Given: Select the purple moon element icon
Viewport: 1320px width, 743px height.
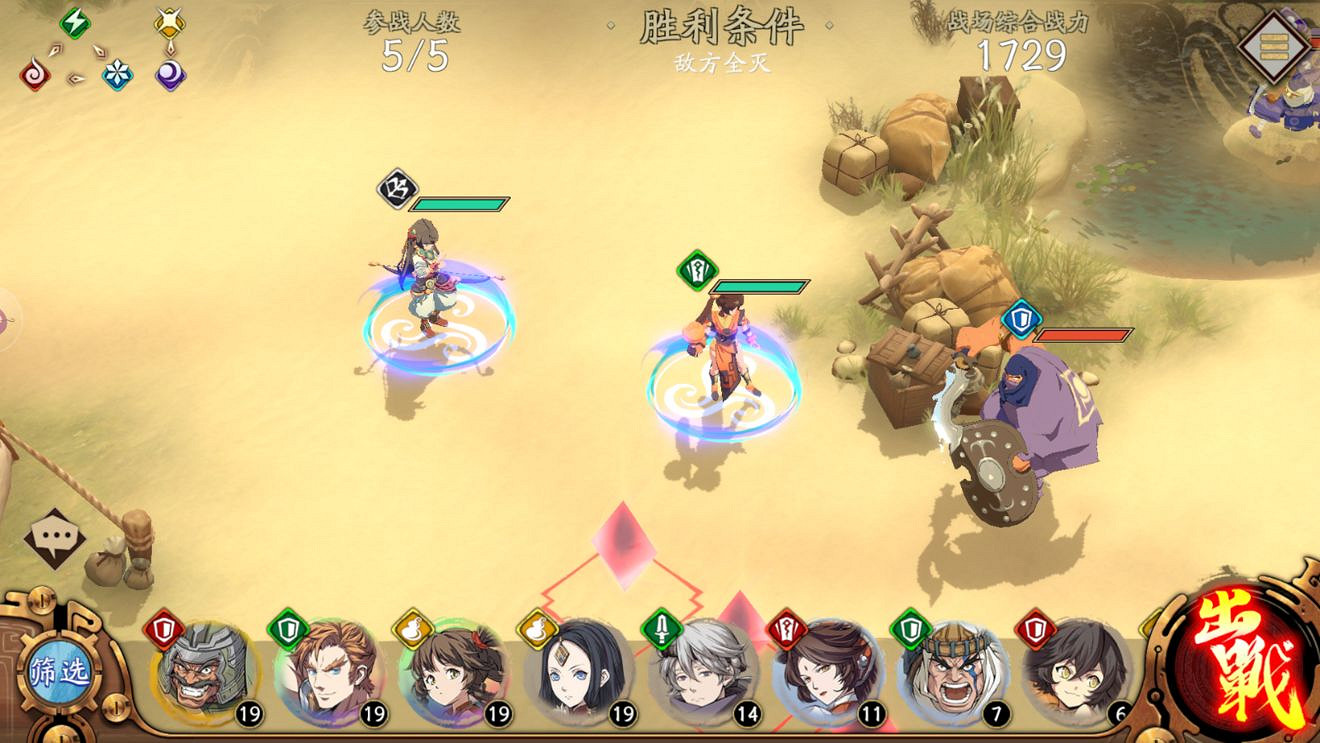Looking at the screenshot, I should coord(169,75).
